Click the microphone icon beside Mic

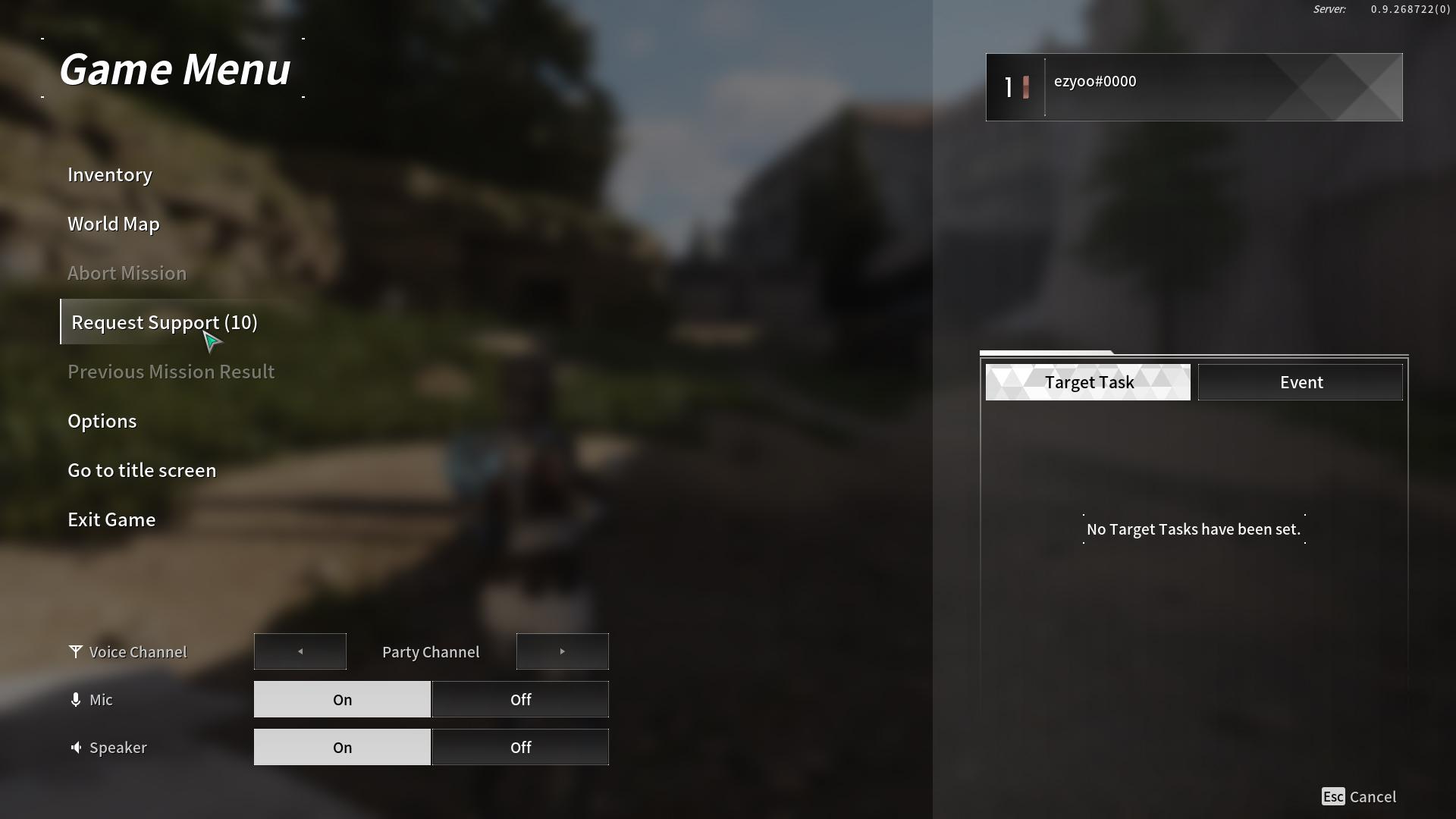(75, 699)
